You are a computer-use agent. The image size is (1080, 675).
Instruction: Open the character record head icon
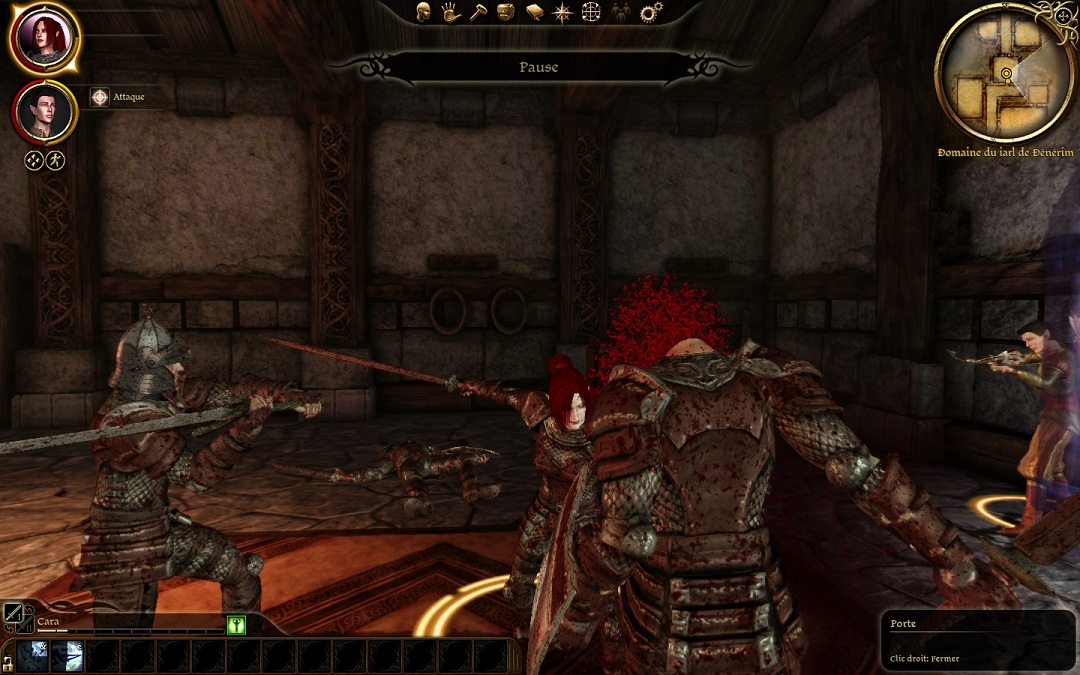424,12
